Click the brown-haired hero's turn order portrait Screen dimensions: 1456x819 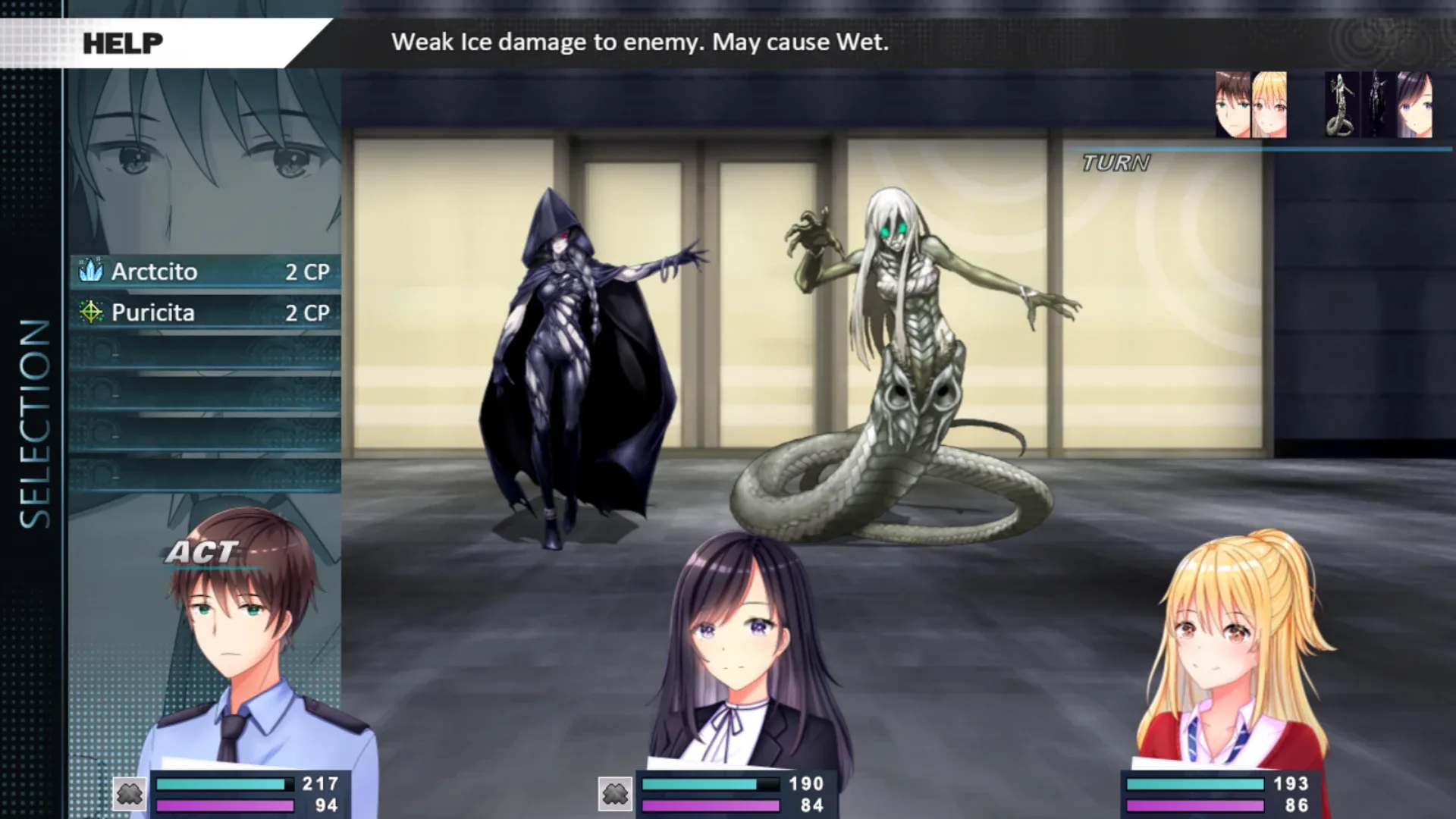point(1232,105)
